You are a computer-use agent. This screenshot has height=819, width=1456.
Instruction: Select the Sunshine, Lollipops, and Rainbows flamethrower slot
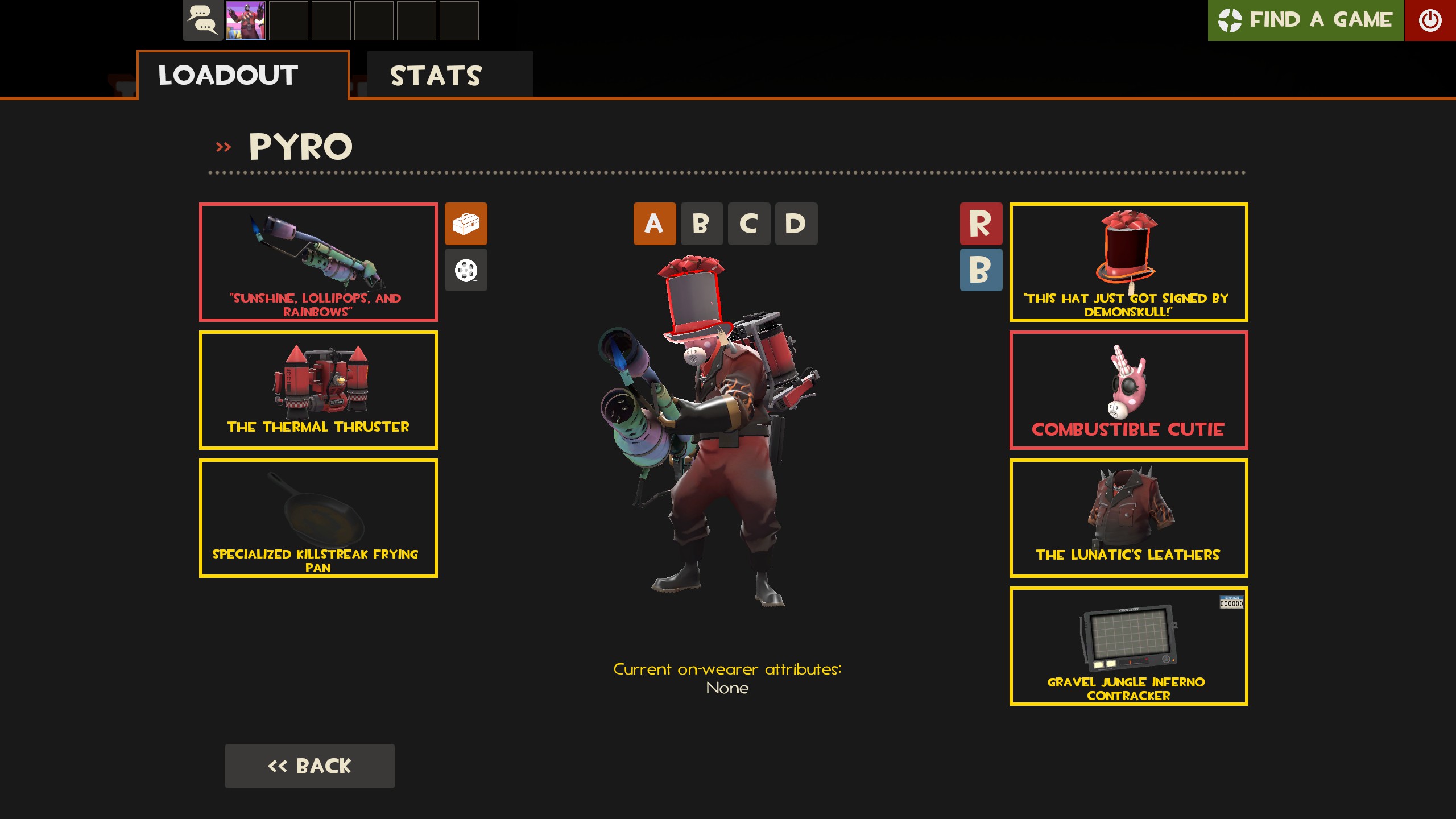pos(318,262)
